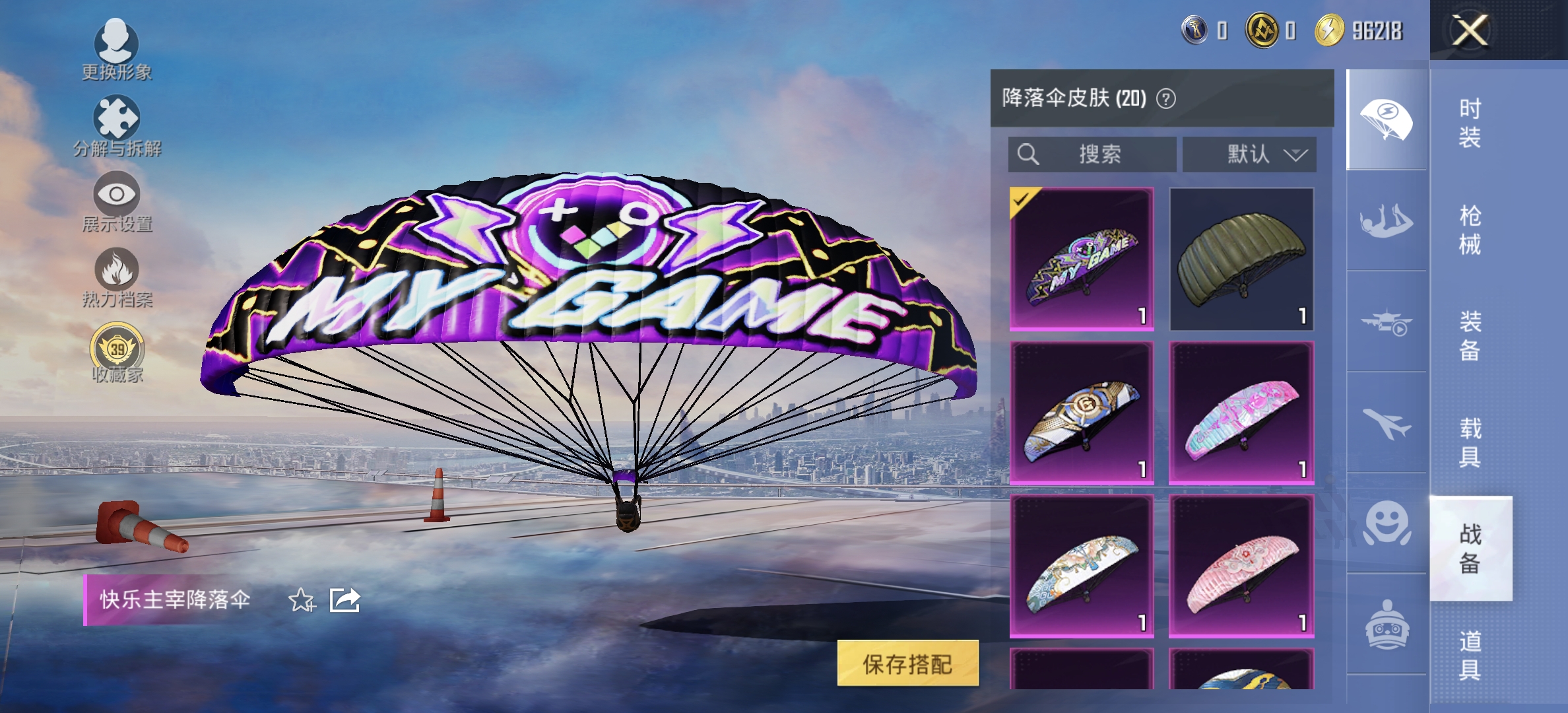Open the 默认 sorting dropdown
1568x713 pixels.
(x=1249, y=154)
